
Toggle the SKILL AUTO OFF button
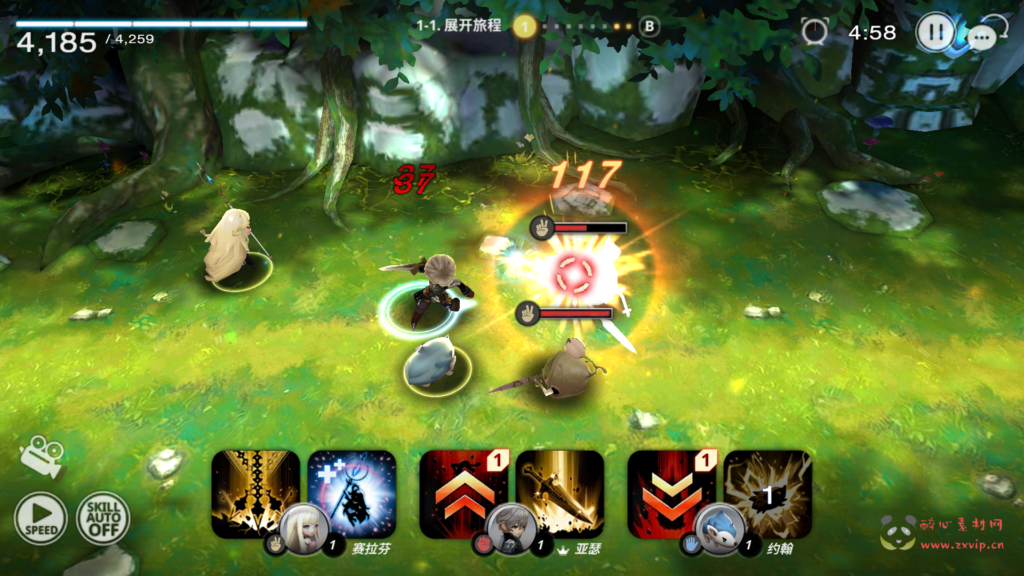click(102, 519)
